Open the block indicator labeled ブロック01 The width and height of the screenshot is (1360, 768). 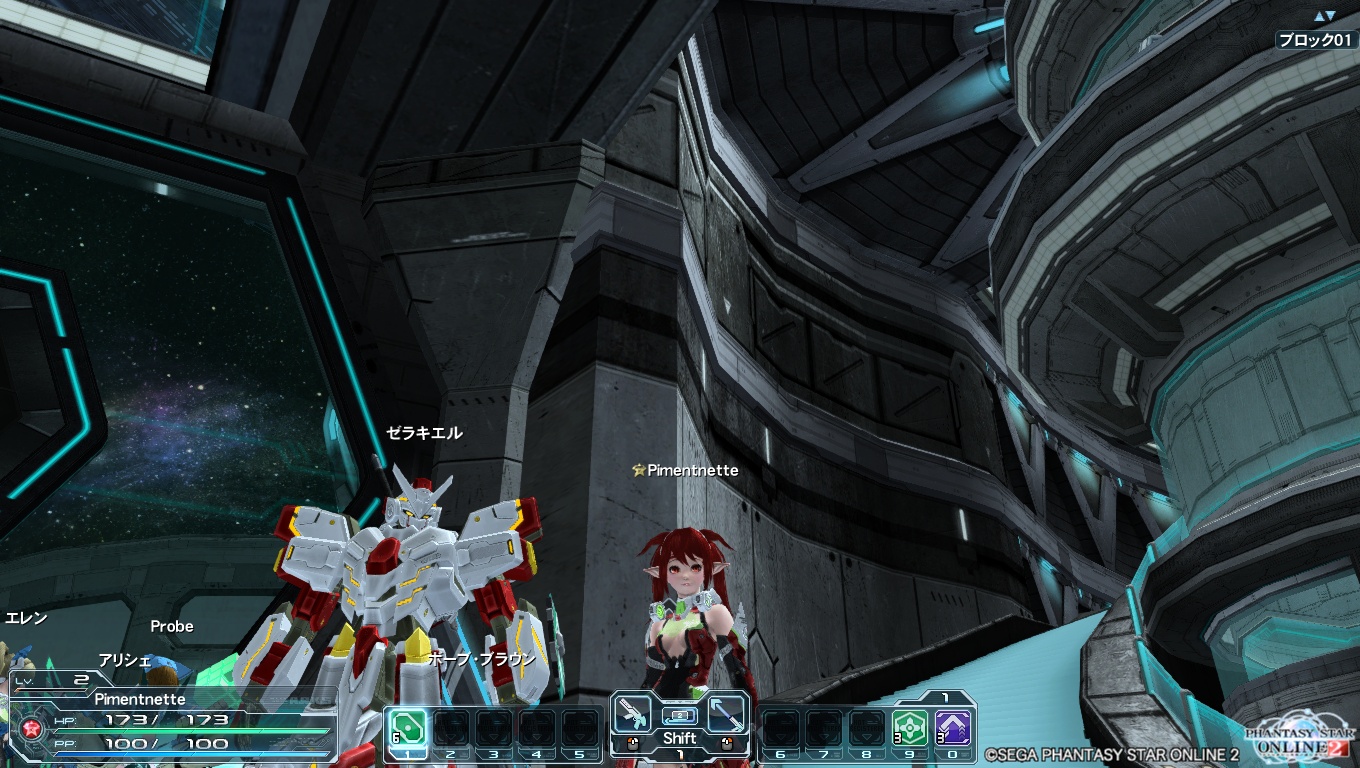click(x=1316, y=40)
